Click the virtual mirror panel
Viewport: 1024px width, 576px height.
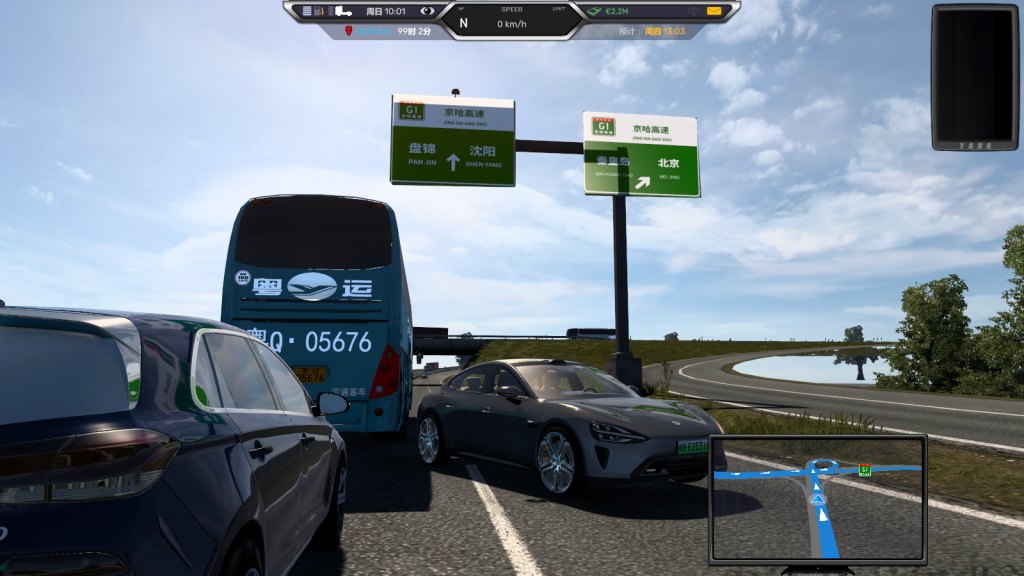click(975, 77)
